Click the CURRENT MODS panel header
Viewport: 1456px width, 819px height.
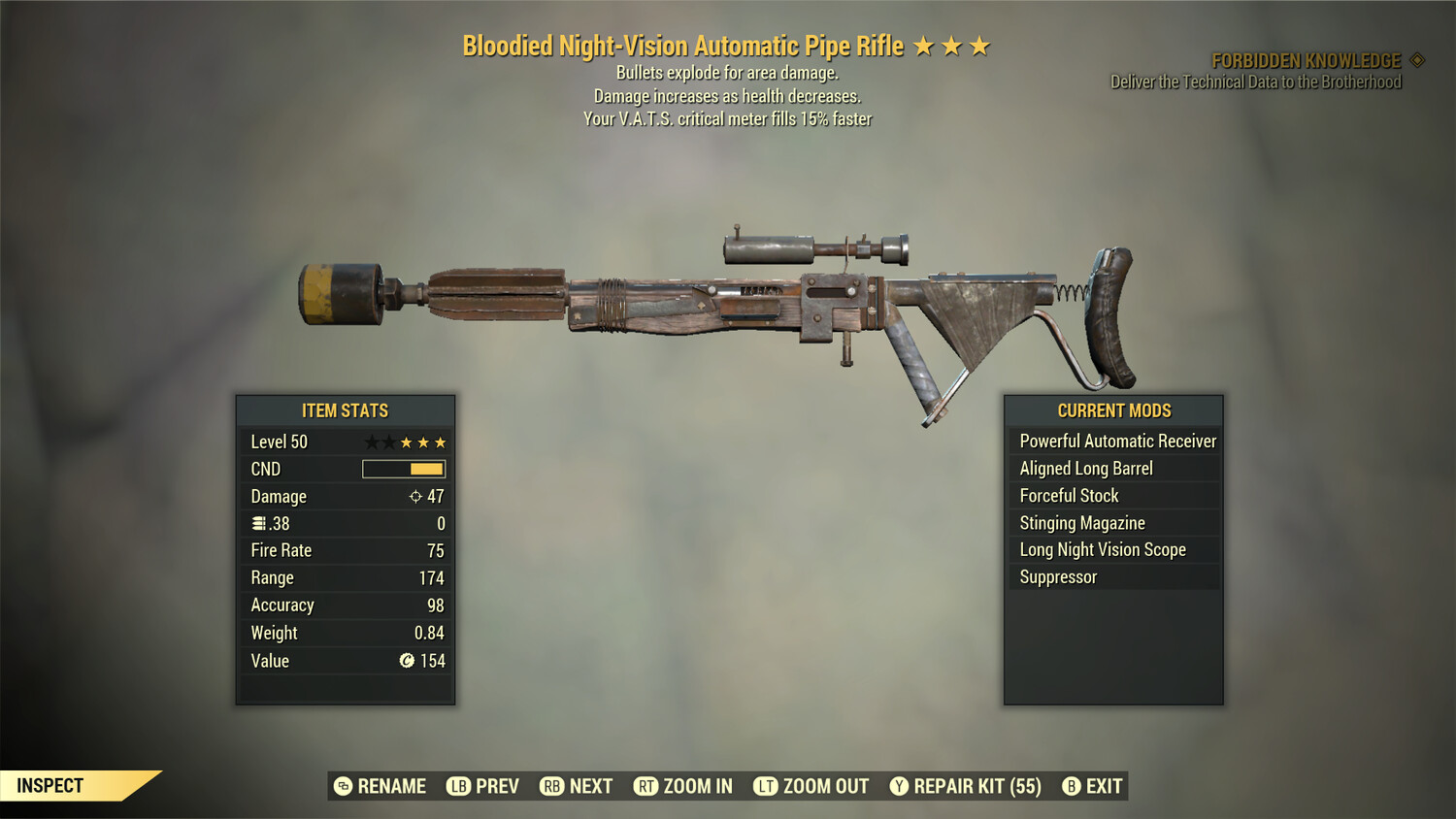(1113, 410)
